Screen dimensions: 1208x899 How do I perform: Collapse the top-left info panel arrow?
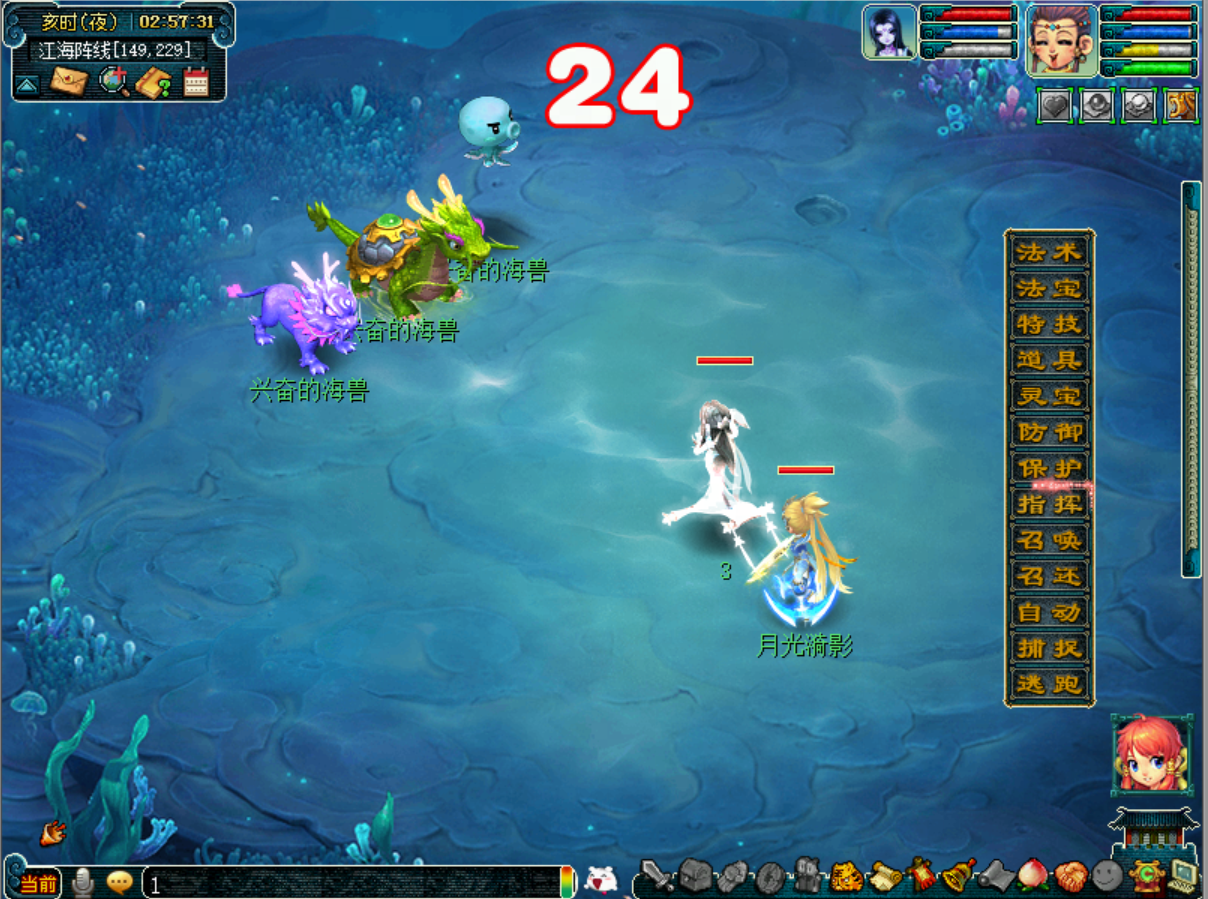click(27, 84)
